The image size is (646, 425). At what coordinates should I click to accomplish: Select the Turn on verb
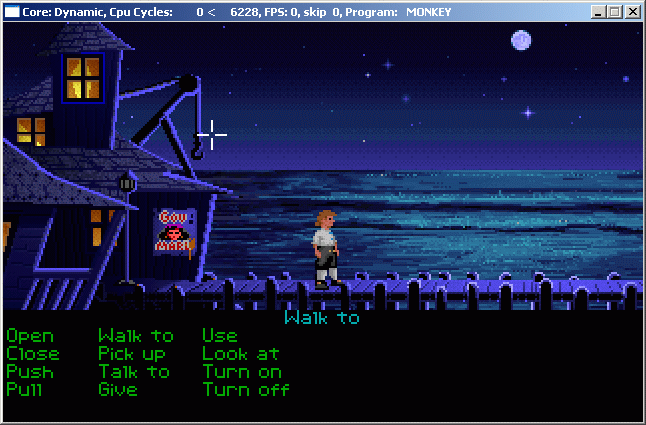(x=241, y=372)
